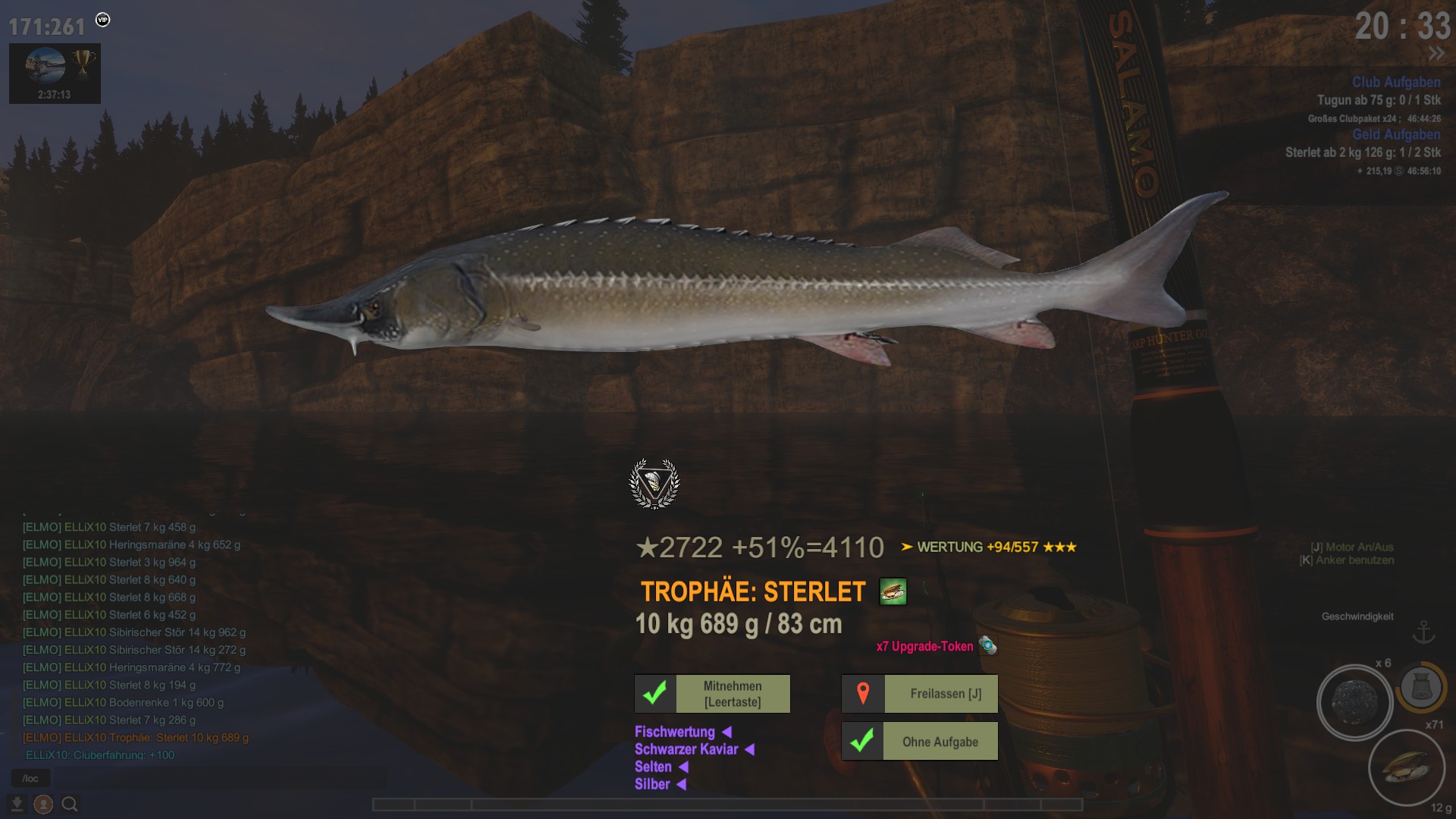Toggle the anchor icon
Screen dimensions: 1456x819
(1423, 632)
